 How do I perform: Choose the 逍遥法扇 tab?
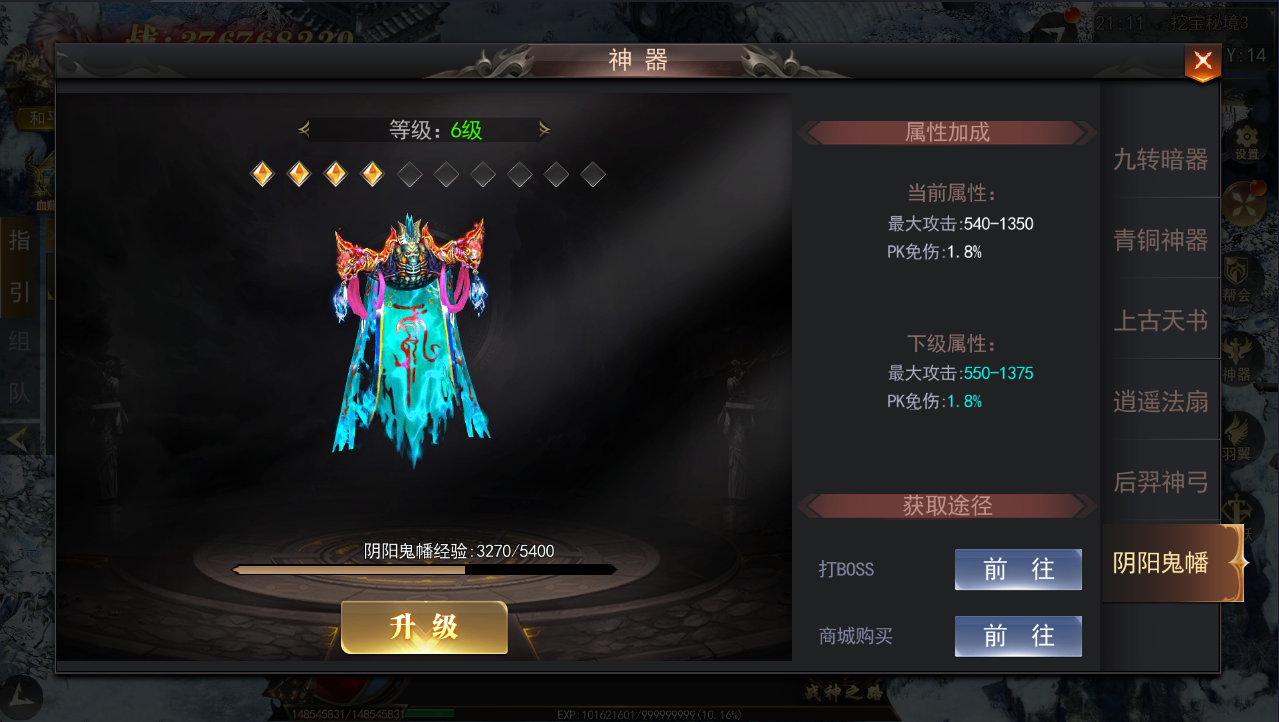pos(1160,402)
